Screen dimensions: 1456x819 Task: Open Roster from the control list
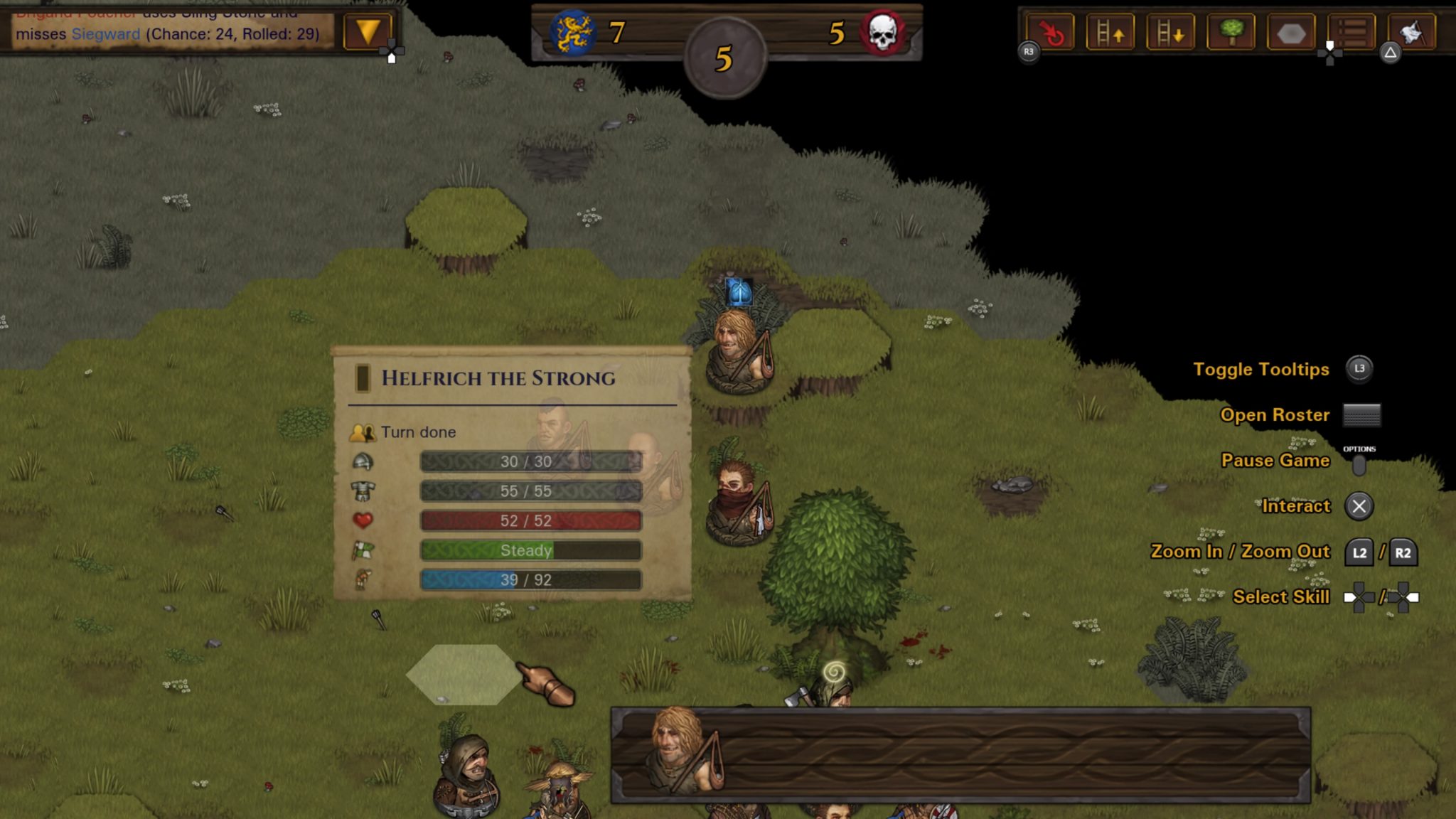coord(1275,414)
